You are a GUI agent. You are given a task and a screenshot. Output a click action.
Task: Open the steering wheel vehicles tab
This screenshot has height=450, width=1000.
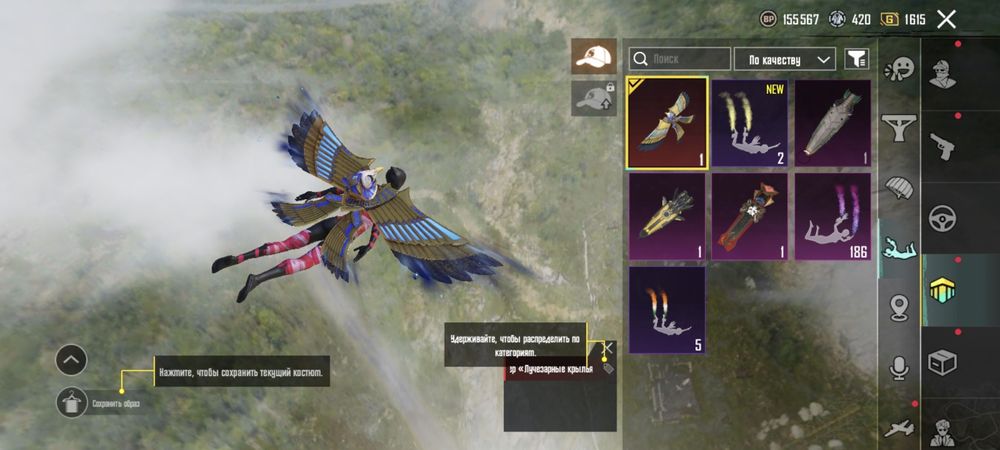[x=942, y=218]
